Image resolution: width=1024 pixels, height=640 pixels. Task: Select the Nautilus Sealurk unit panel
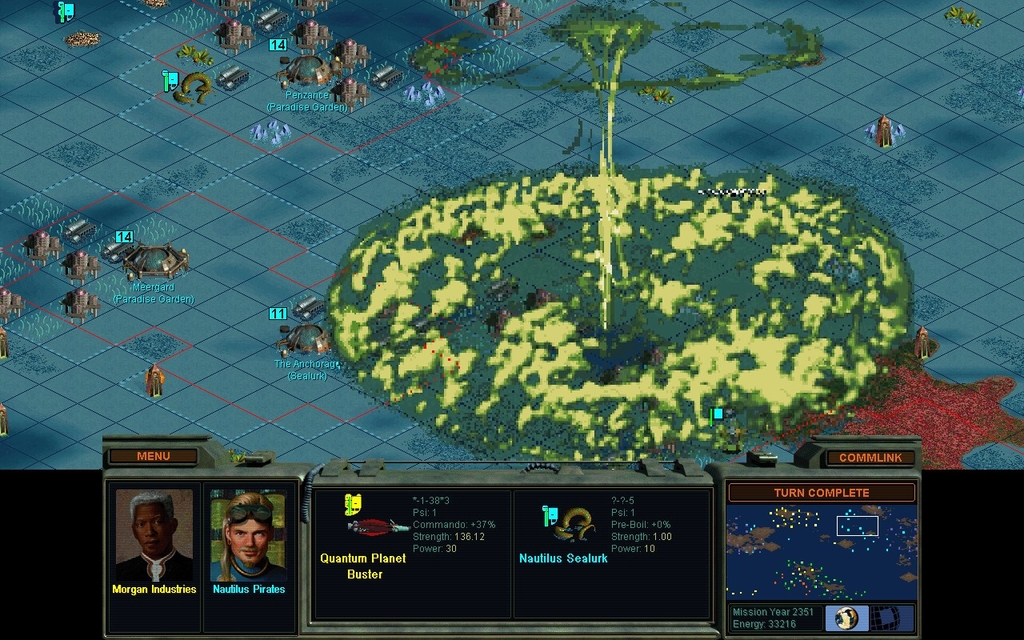pos(610,553)
